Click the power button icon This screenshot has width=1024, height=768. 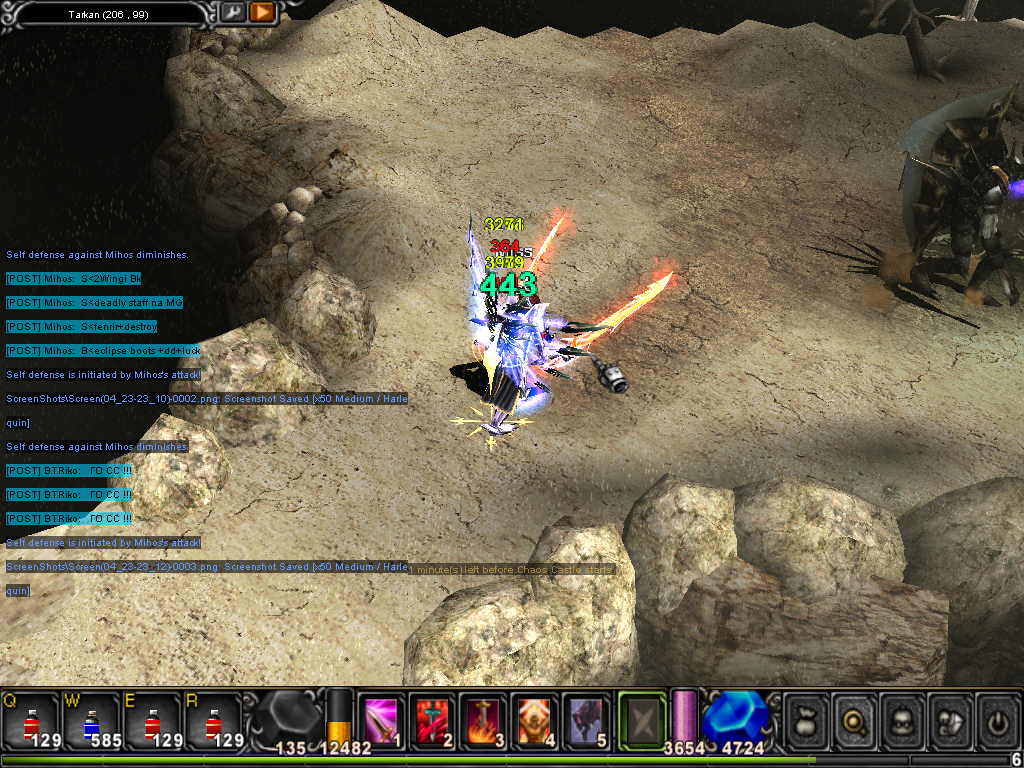click(x=997, y=719)
